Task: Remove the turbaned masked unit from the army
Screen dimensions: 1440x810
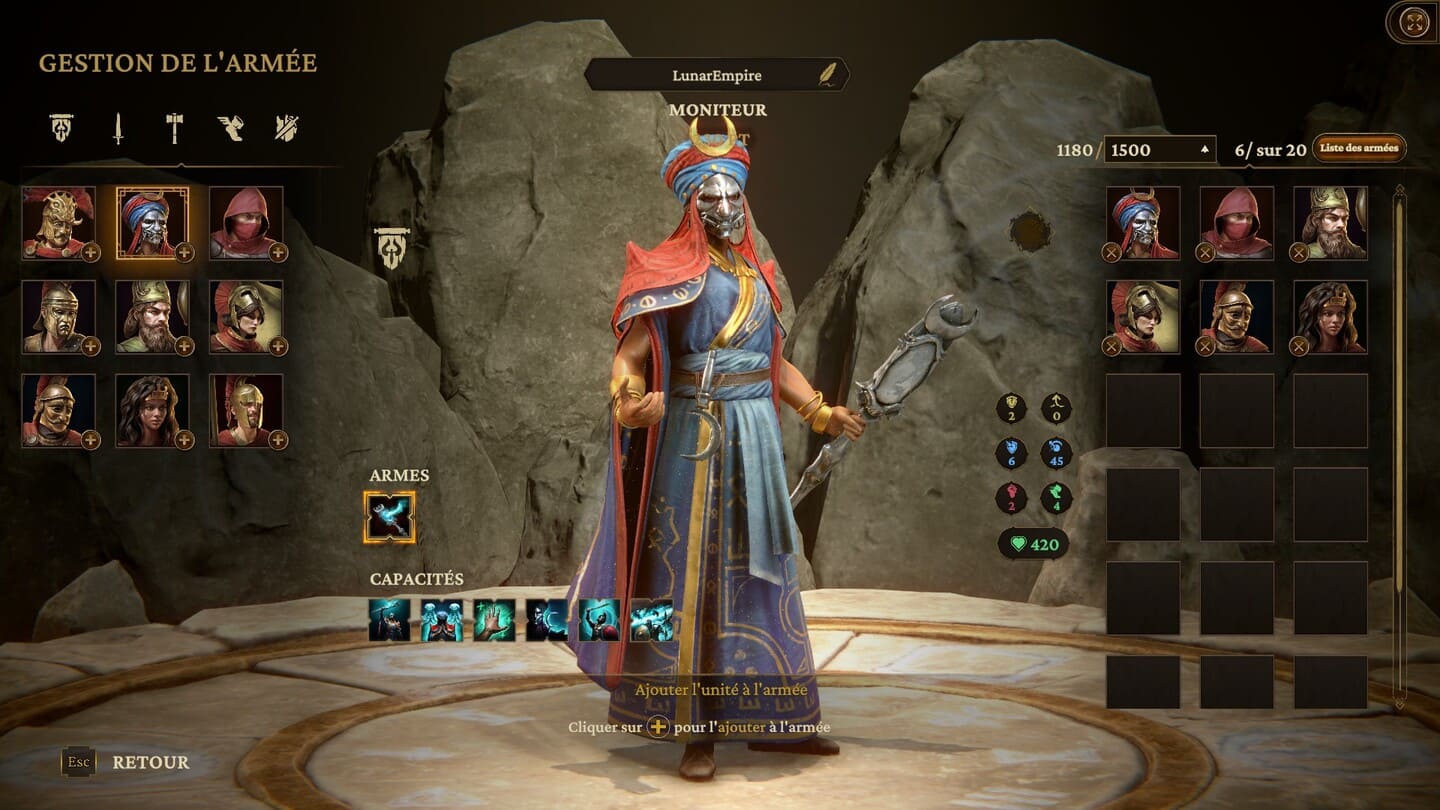Action: (x=1111, y=253)
